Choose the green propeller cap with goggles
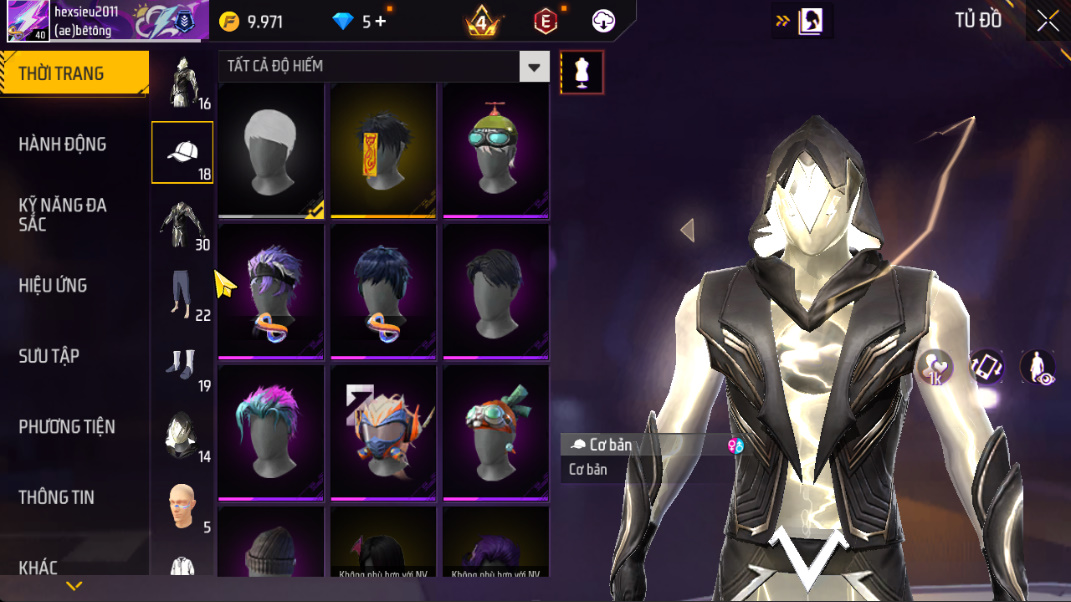The height and width of the screenshot is (602, 1071). point(496,150)
